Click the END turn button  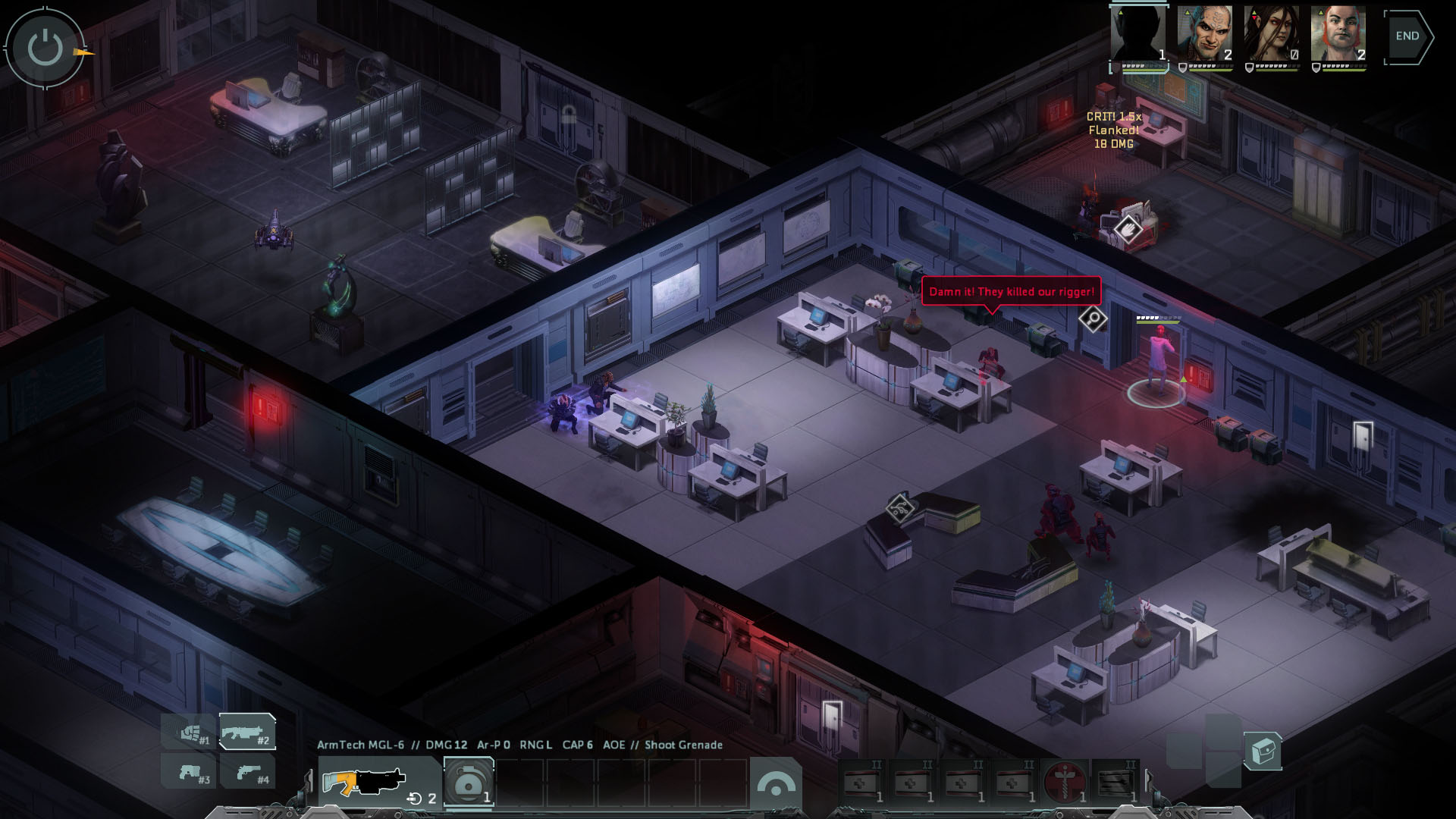tap(1408, 35)
